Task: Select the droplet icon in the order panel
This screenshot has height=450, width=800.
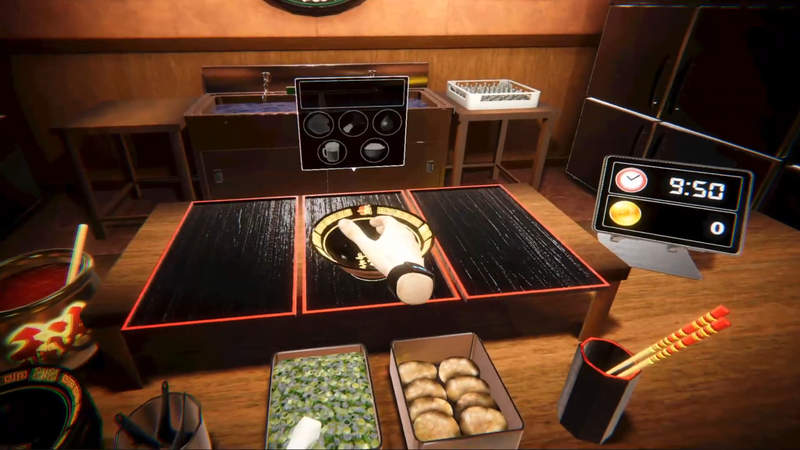Action: [x=385, y=122]
